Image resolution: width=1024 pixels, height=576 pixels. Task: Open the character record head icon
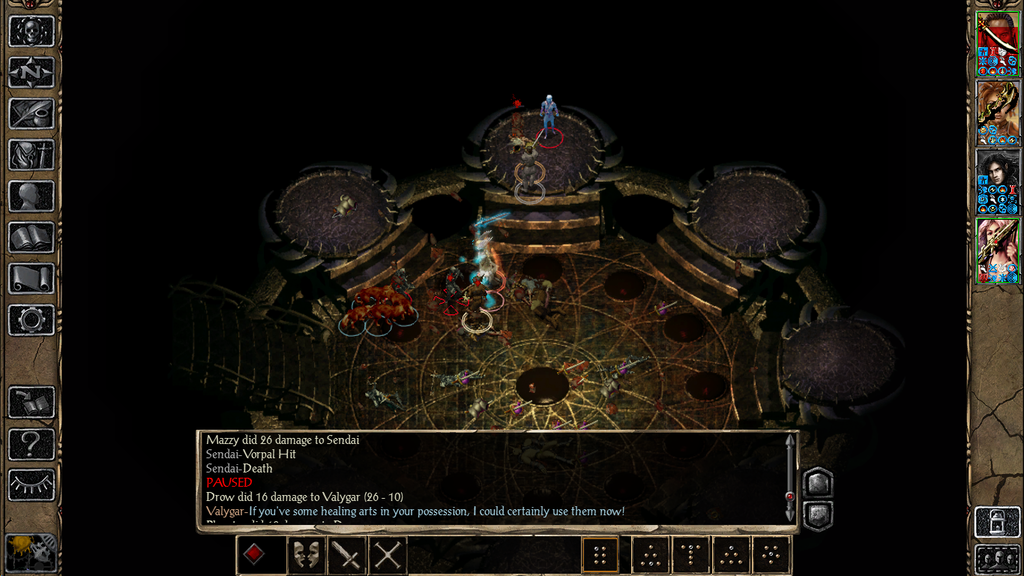click(x=31, y=196)
